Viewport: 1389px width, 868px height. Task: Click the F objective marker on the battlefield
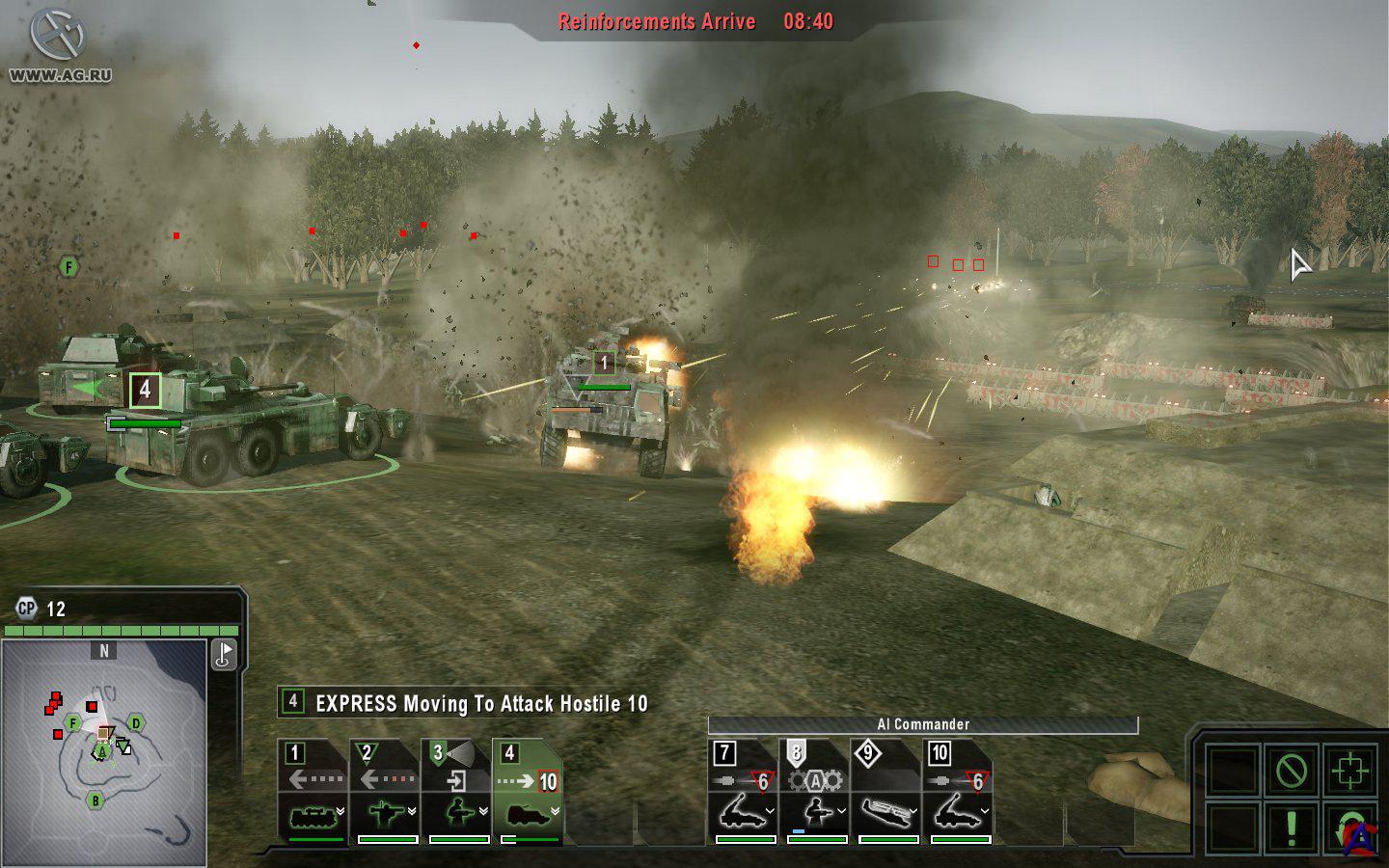[68, 267]
